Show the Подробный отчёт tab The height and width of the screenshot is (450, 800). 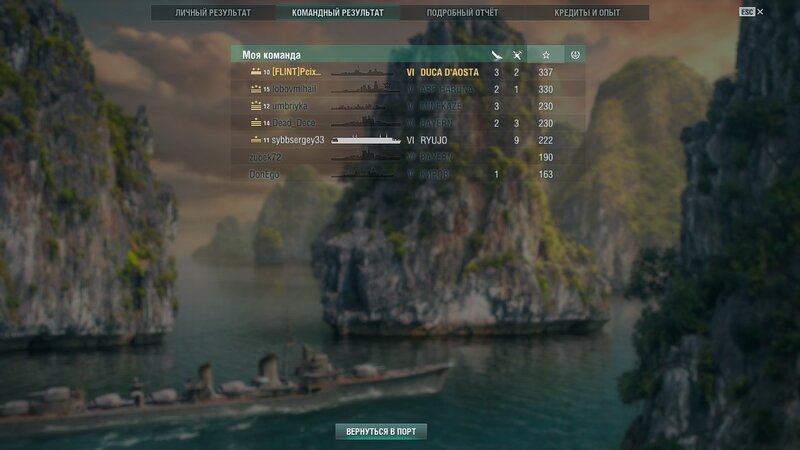pyautogui.click(x=462, y=13)
